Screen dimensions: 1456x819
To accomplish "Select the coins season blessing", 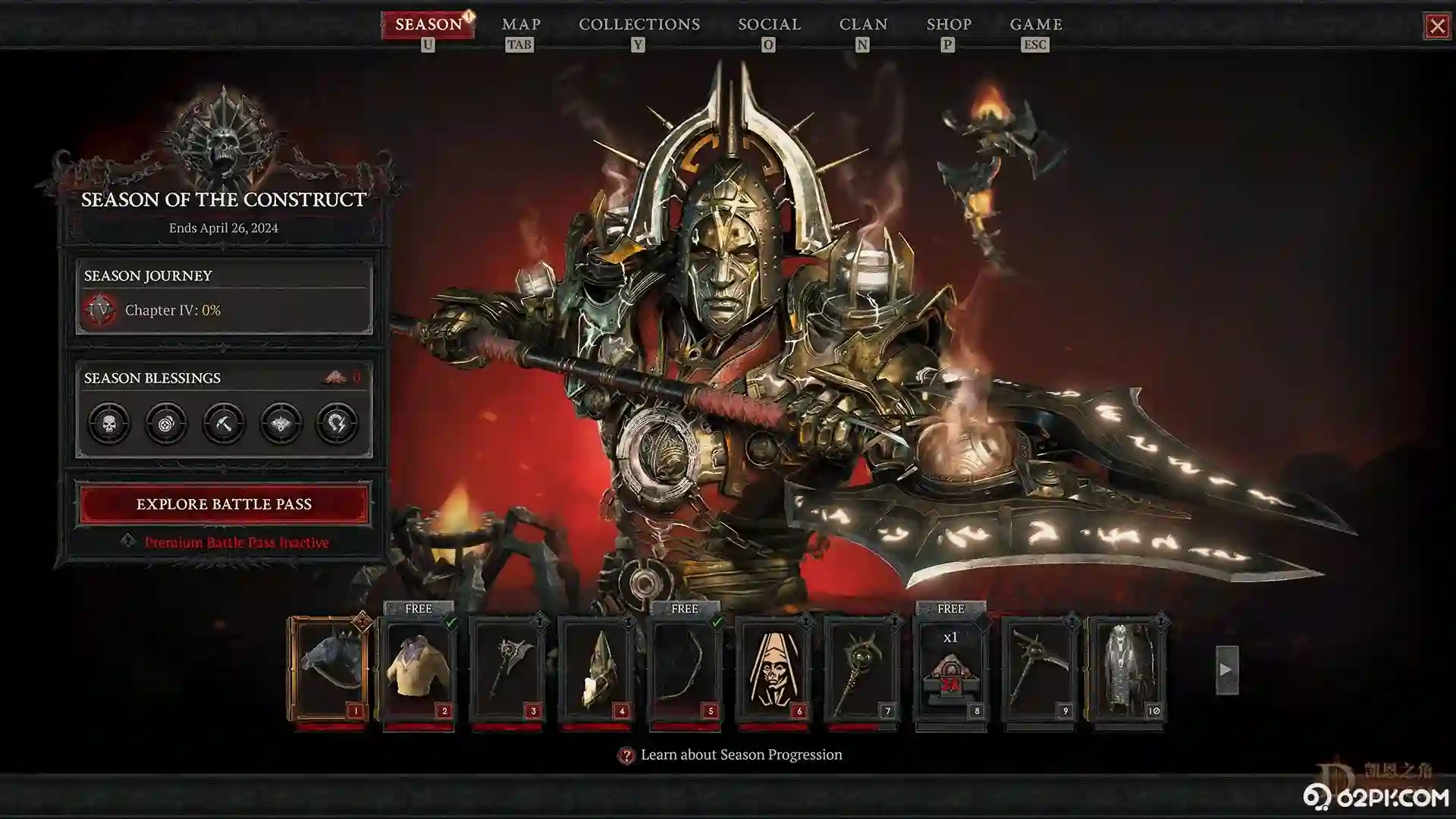I will [166, 423].
